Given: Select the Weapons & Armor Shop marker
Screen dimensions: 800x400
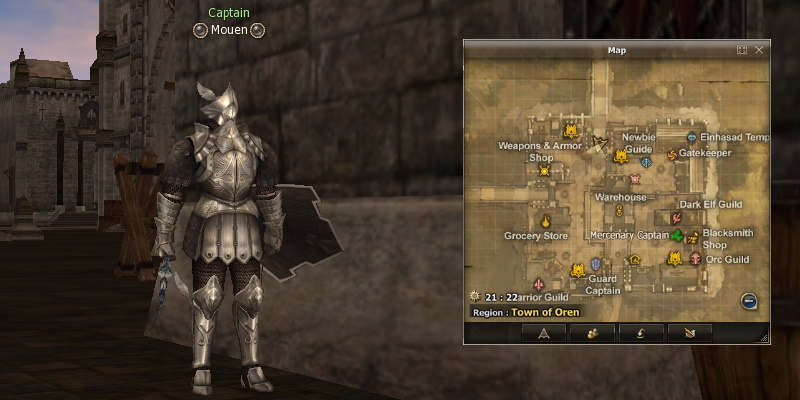Looking at the screenshot, I should (545, 171).
